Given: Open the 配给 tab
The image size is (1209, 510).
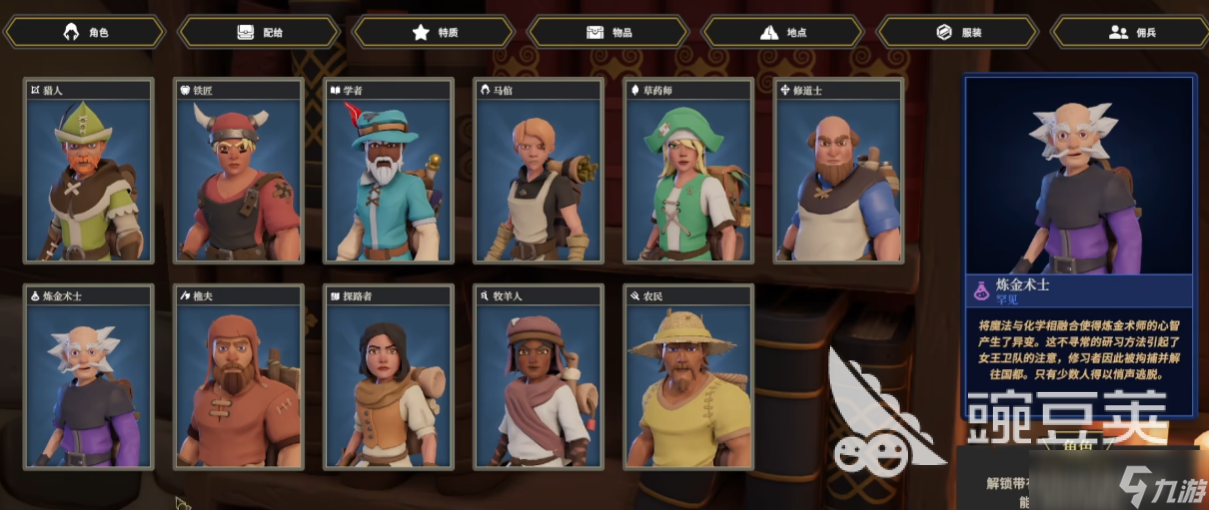Looking at the screenshot, I should [x=260, y=32].
